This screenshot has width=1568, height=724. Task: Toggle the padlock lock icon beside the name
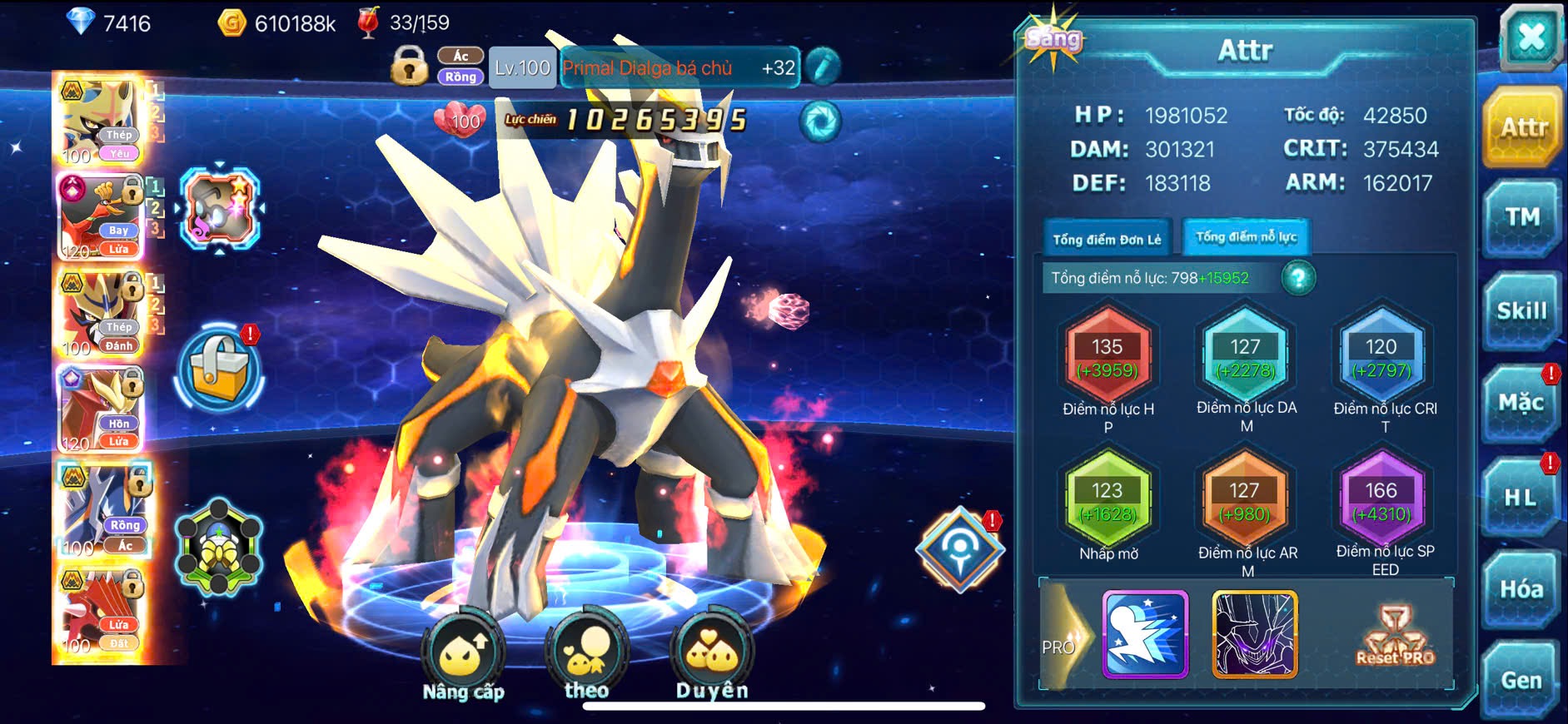coord(409,66)
